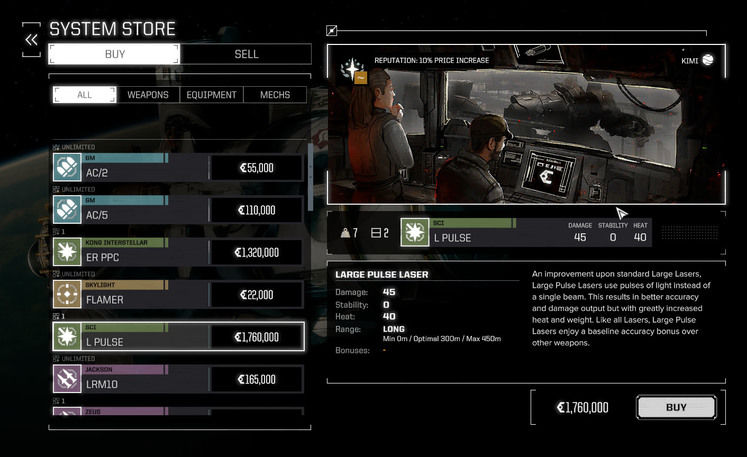Filter store by Mechs

[x=275, y=95]
